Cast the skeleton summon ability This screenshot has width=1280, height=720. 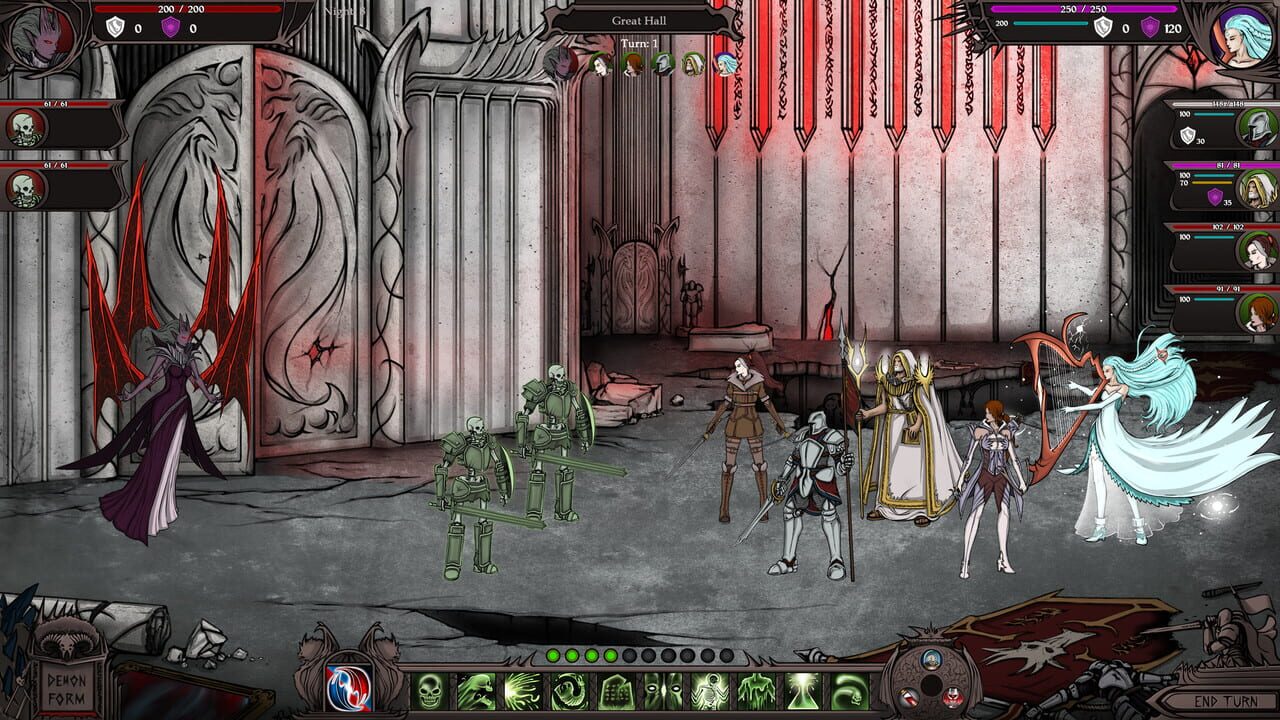point(710,691)
